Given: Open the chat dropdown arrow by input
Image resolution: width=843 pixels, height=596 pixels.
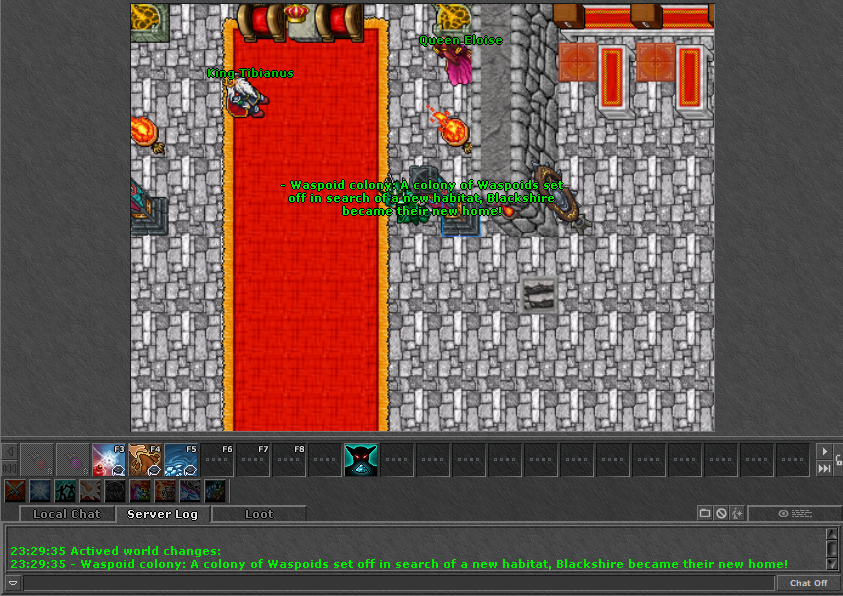Looking at the screenshot, I should [x=12, y=583].
